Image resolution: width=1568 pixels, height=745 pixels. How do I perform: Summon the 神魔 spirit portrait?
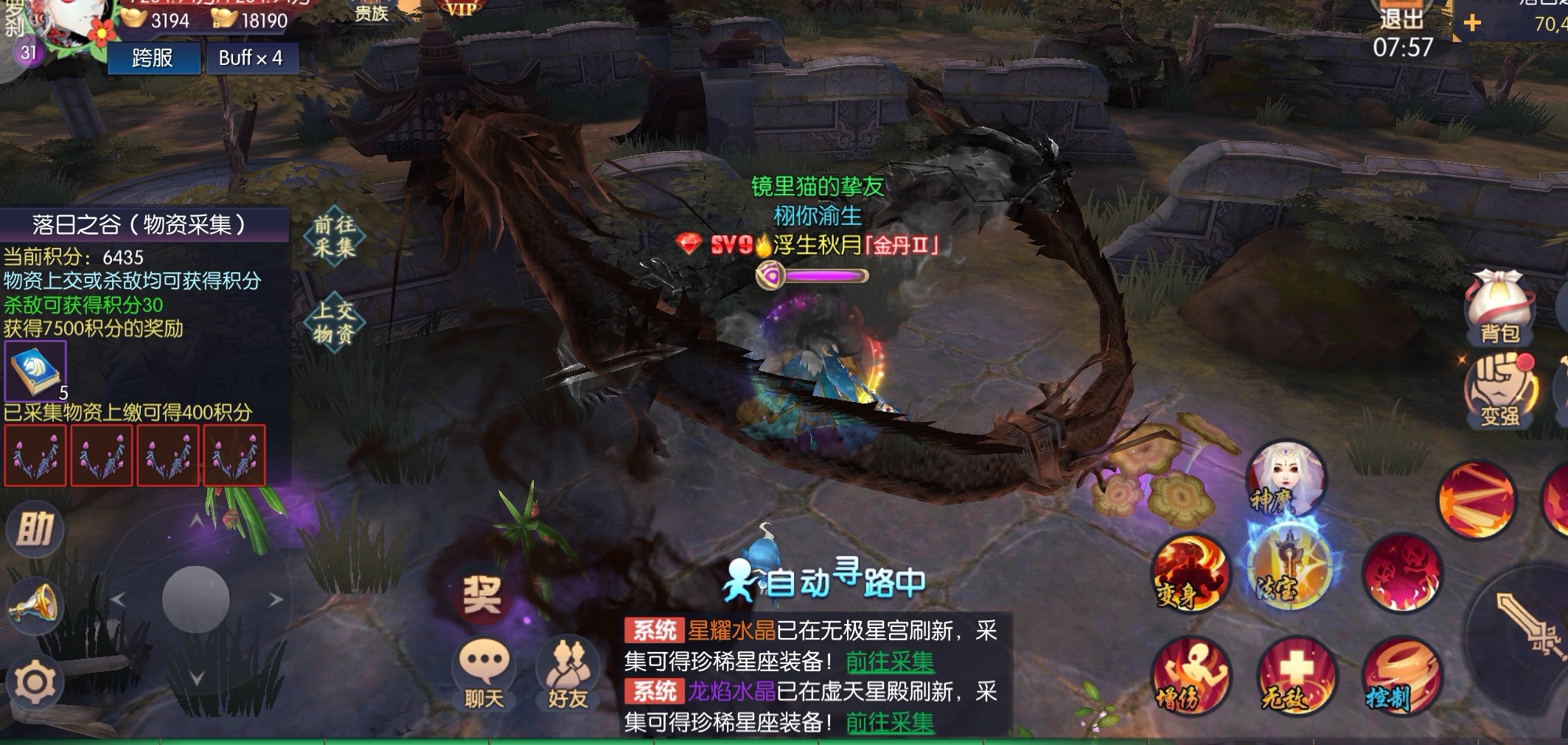(1285, 479)
